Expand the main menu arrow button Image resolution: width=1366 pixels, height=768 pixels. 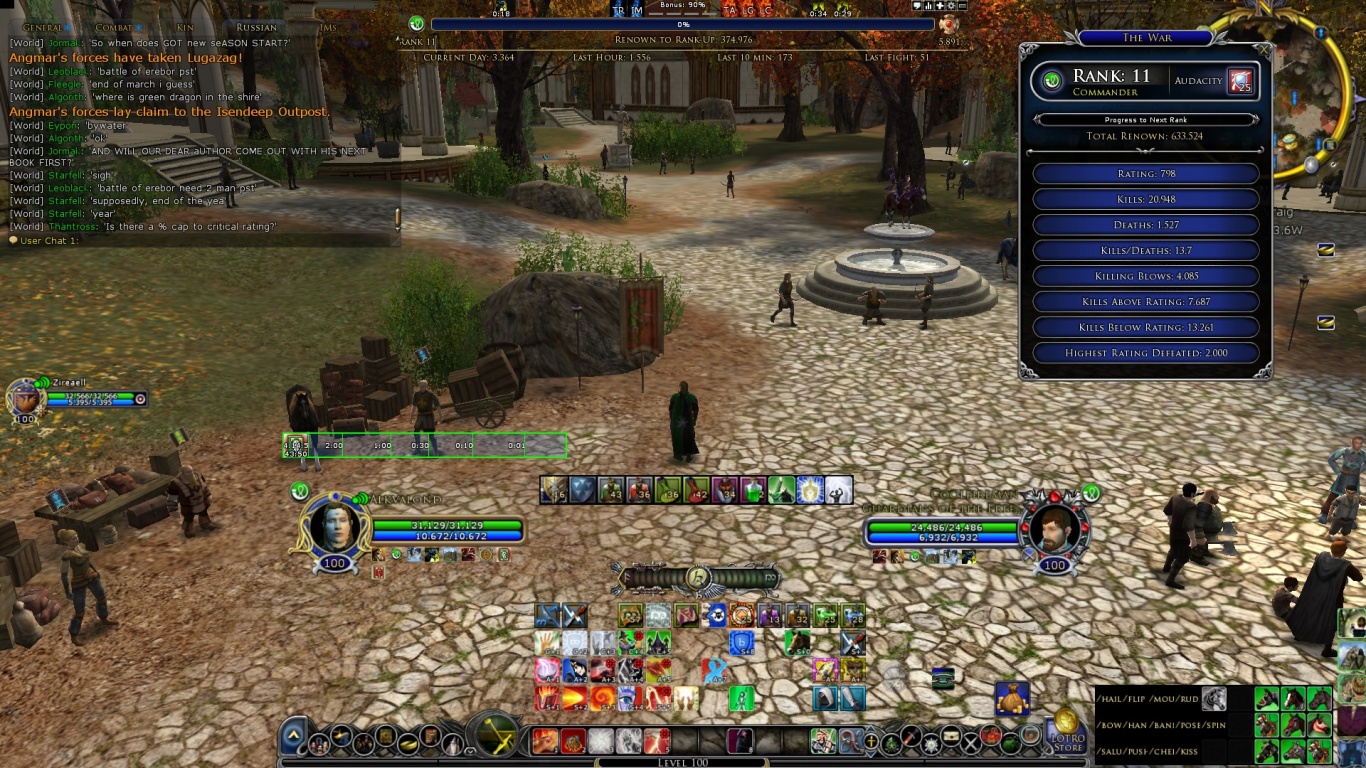293,739
